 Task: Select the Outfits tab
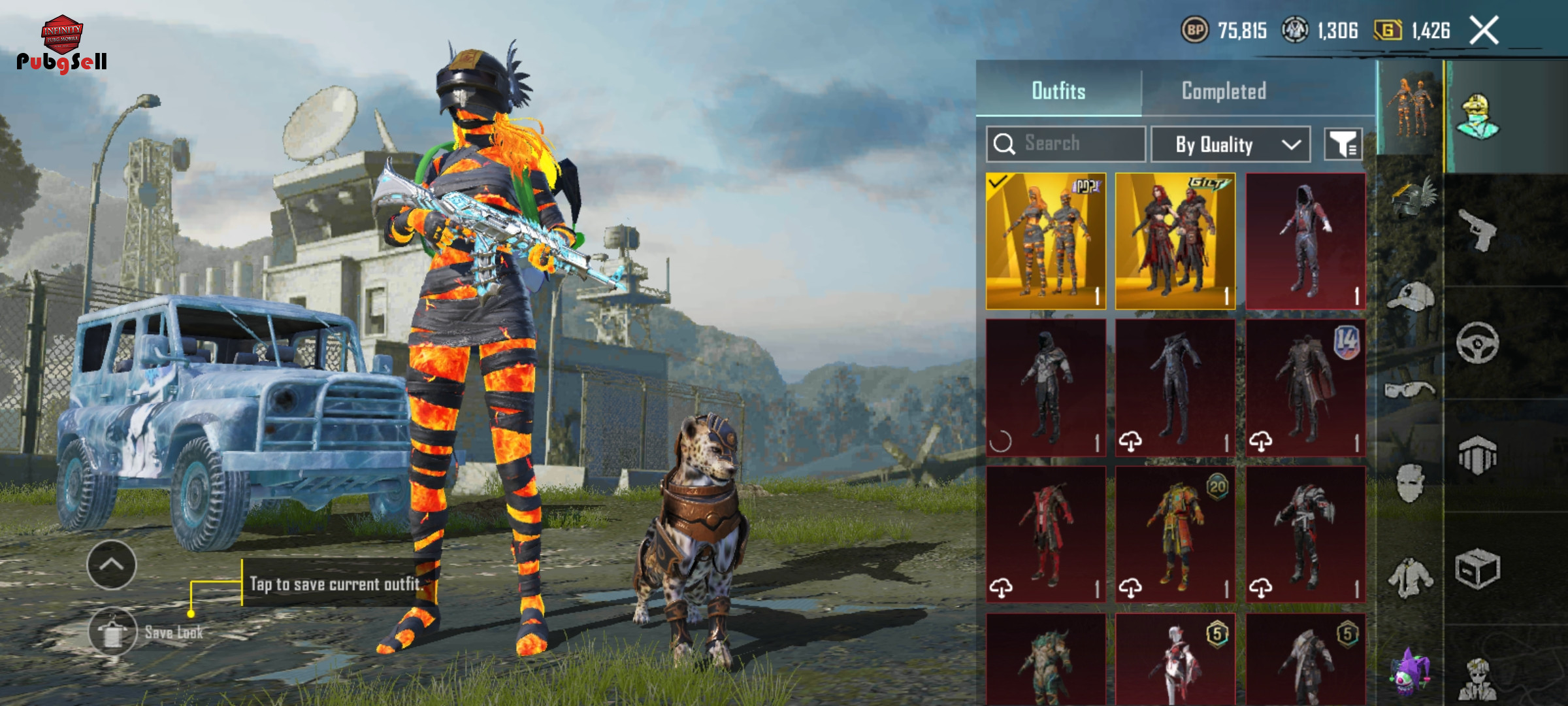coord(1058,91)
